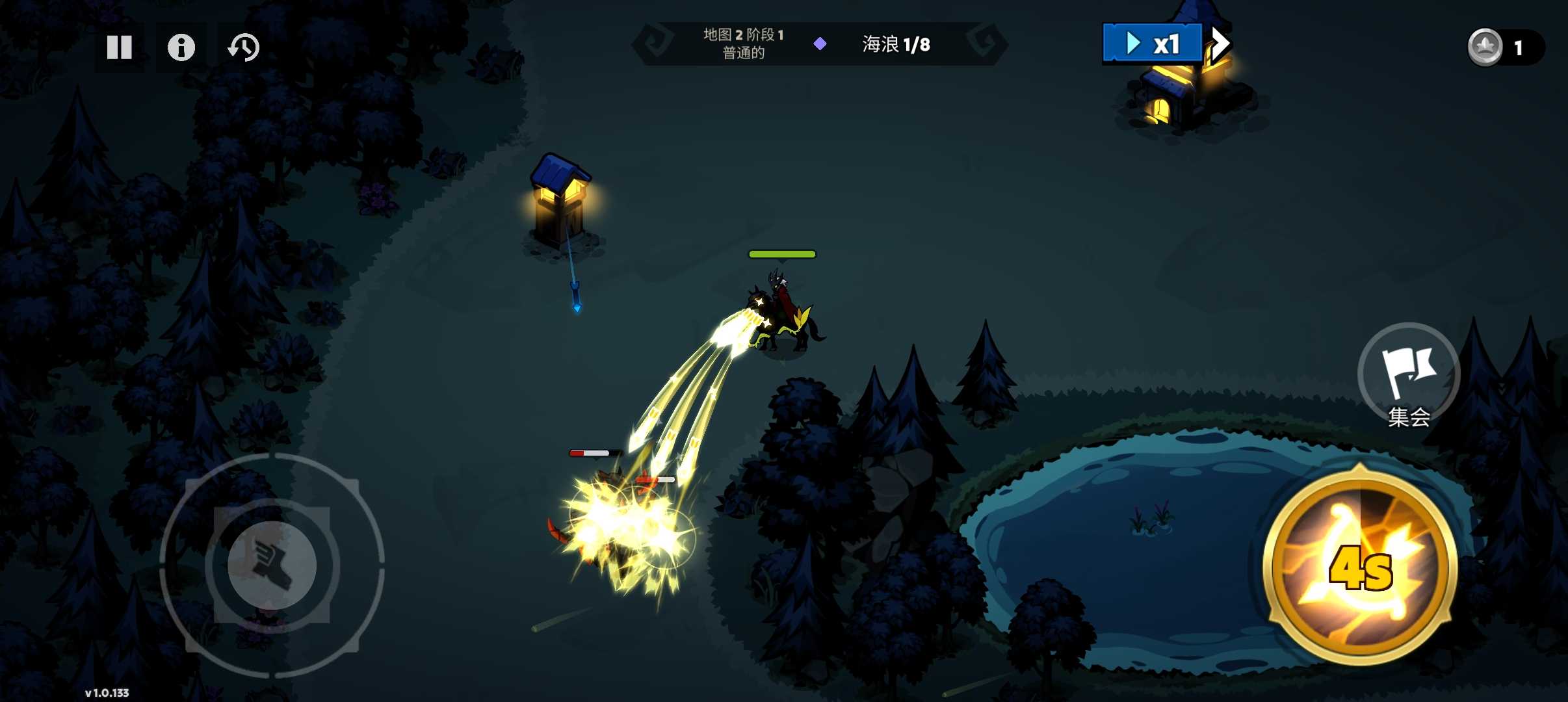Toggle the x1 game speed button
The height and width of the screenshot is (702, 1568).
coord(1152,44)
